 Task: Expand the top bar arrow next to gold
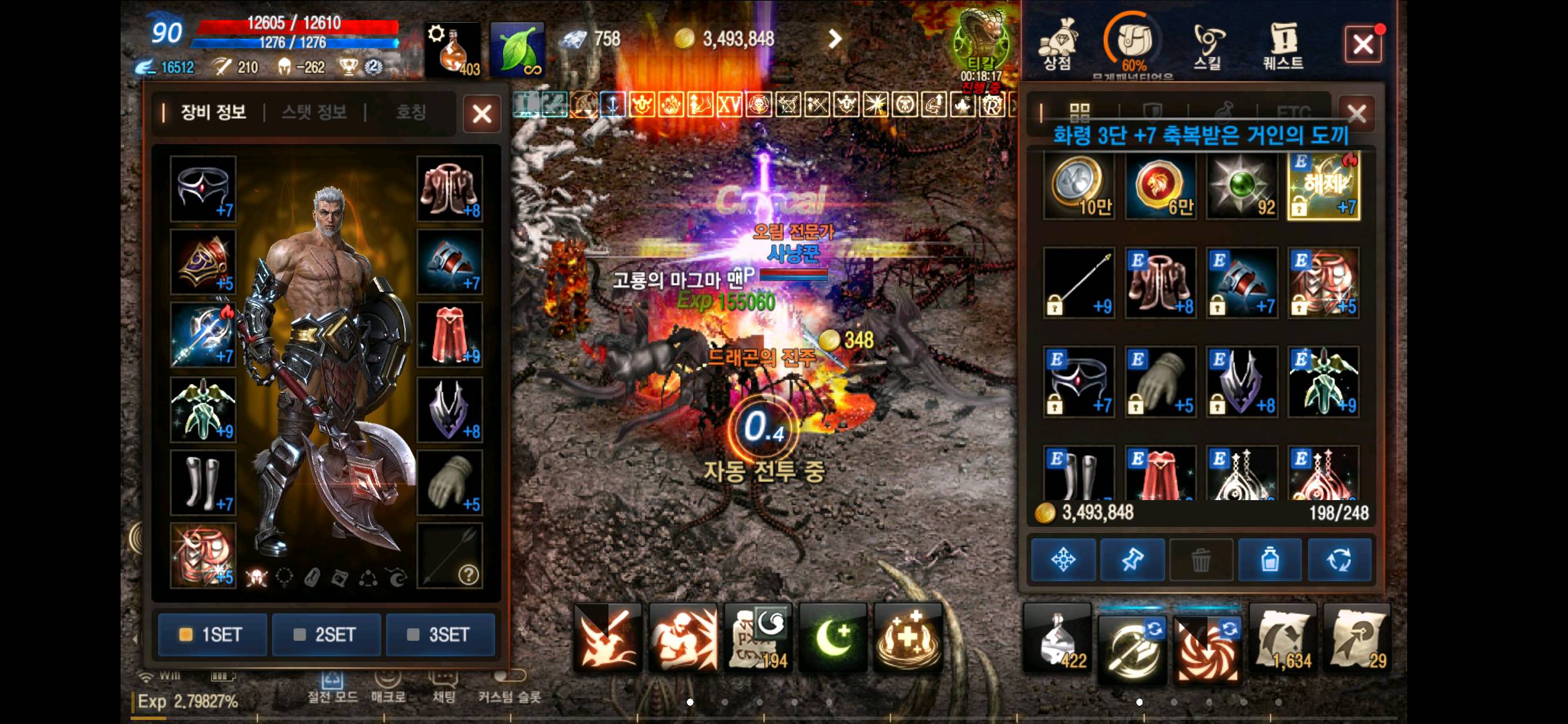(x=834, y=39)
